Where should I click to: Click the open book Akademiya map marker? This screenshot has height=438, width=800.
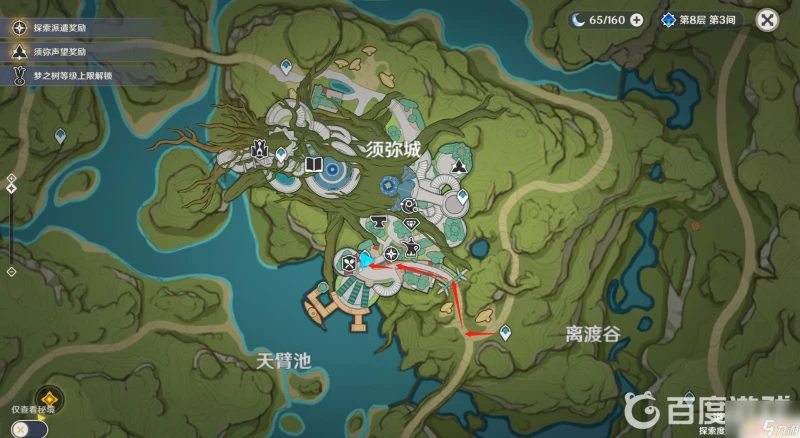pyautogui.click(x=312, y=163)
